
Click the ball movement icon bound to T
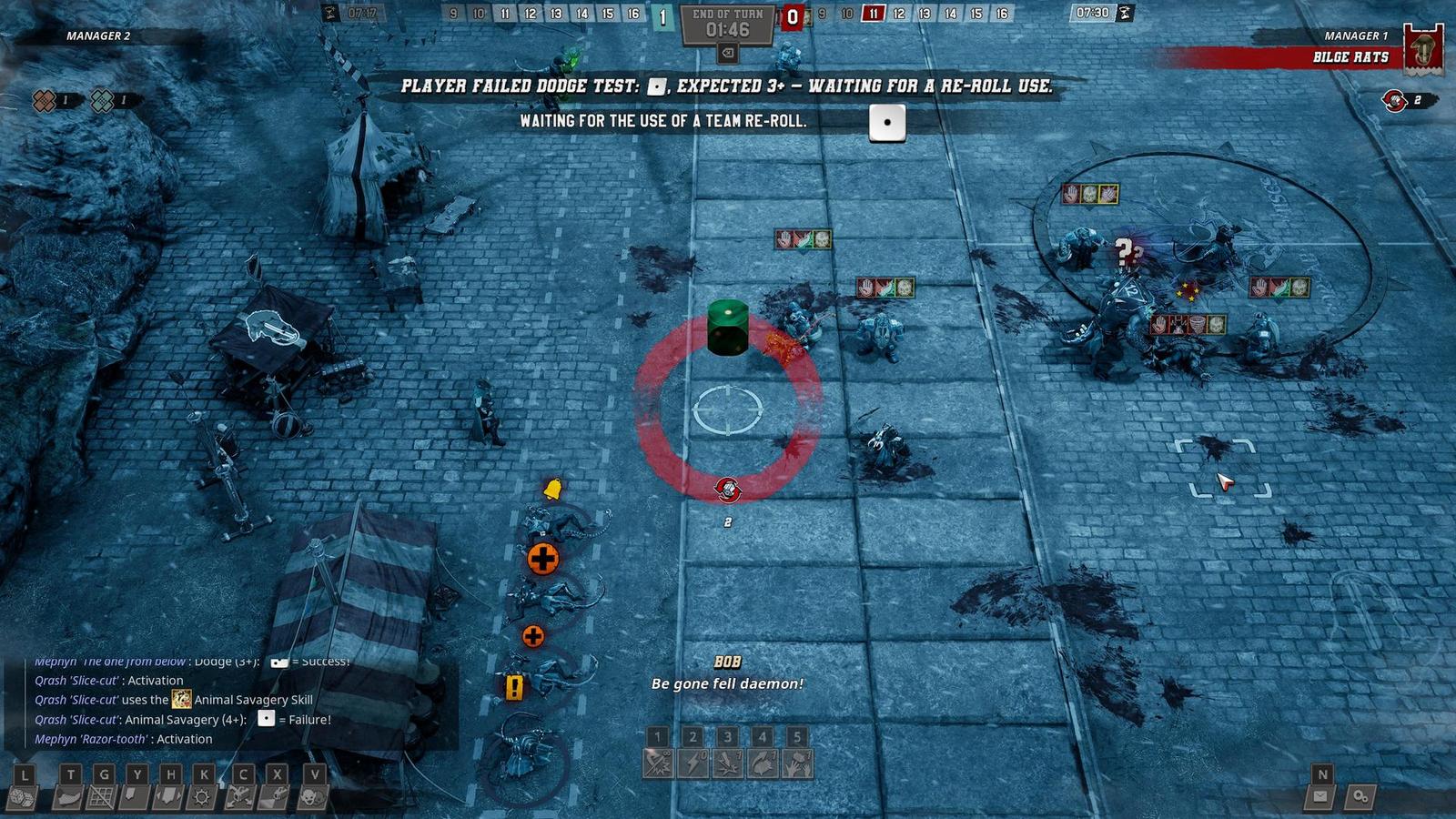(x=69, y=798)
